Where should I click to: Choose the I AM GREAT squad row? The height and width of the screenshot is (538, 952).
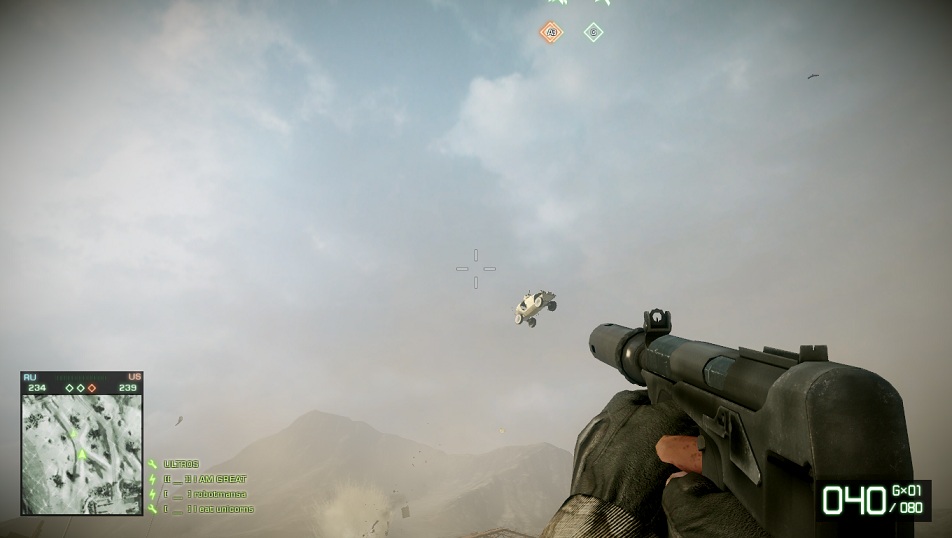coord(205,479)
